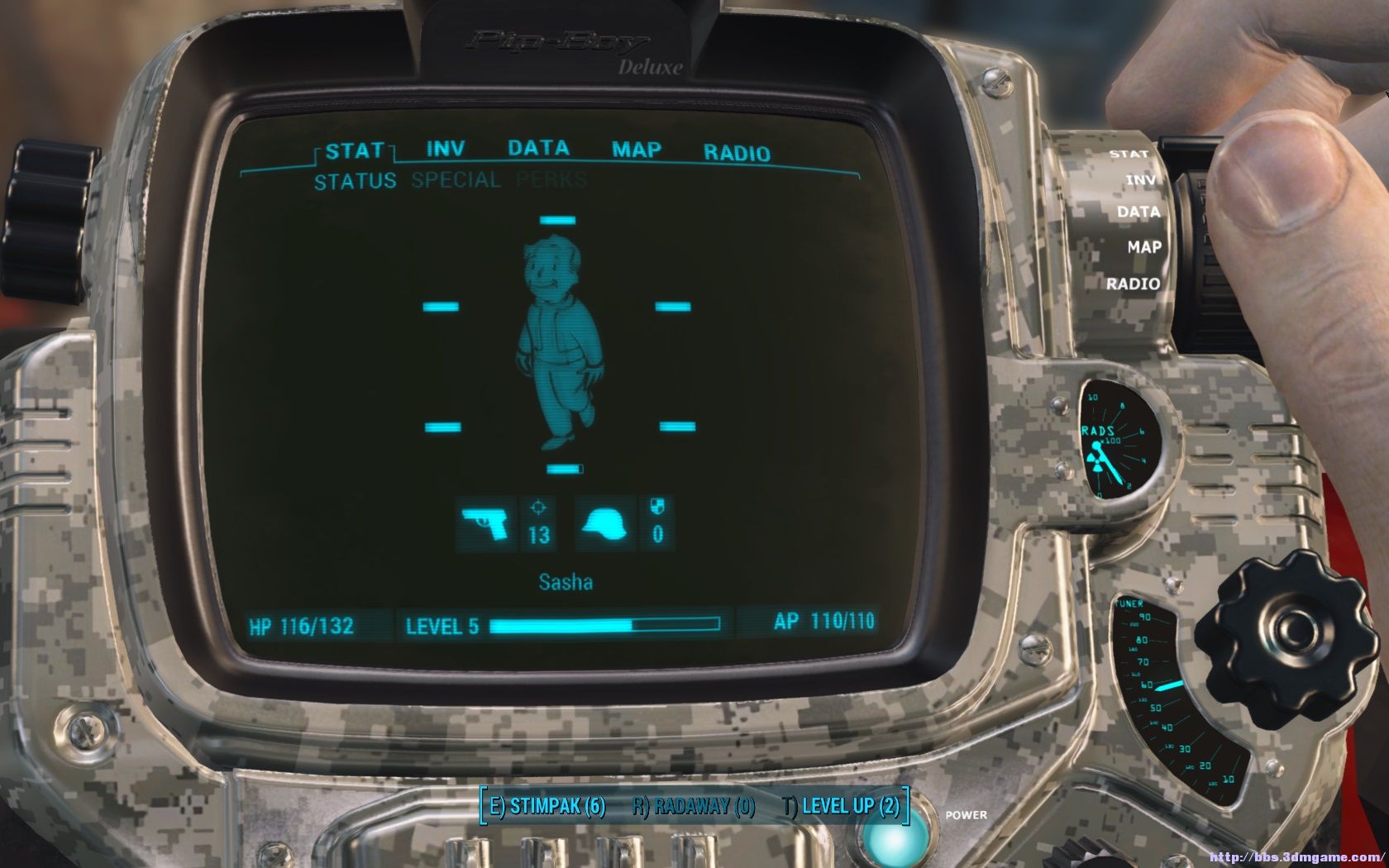Viewport: 1389px width, 868px height.
Task: Click the RADAWAY (0) button
Action: [x=694, y=806]
